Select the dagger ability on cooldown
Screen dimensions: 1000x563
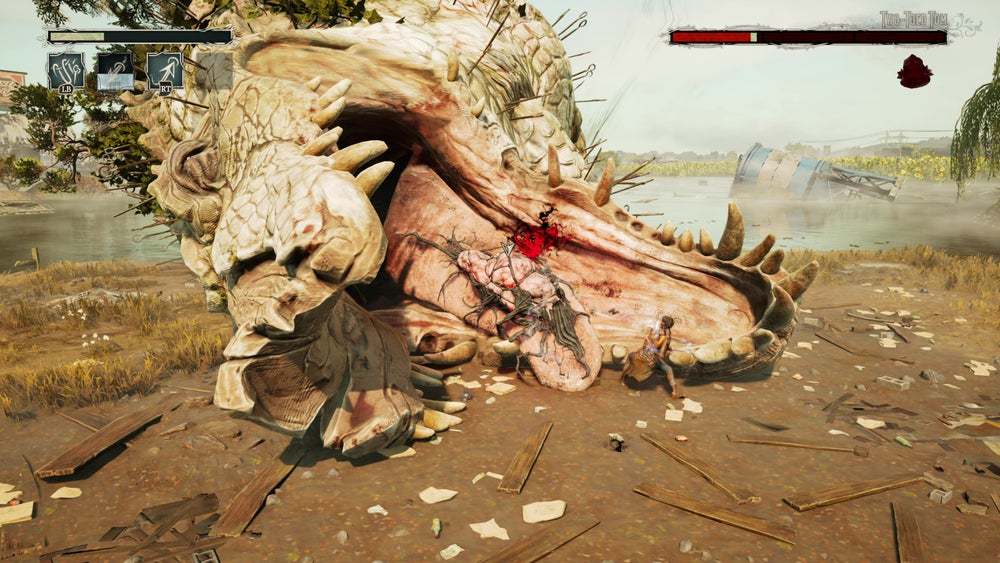[x=115, y=71]
